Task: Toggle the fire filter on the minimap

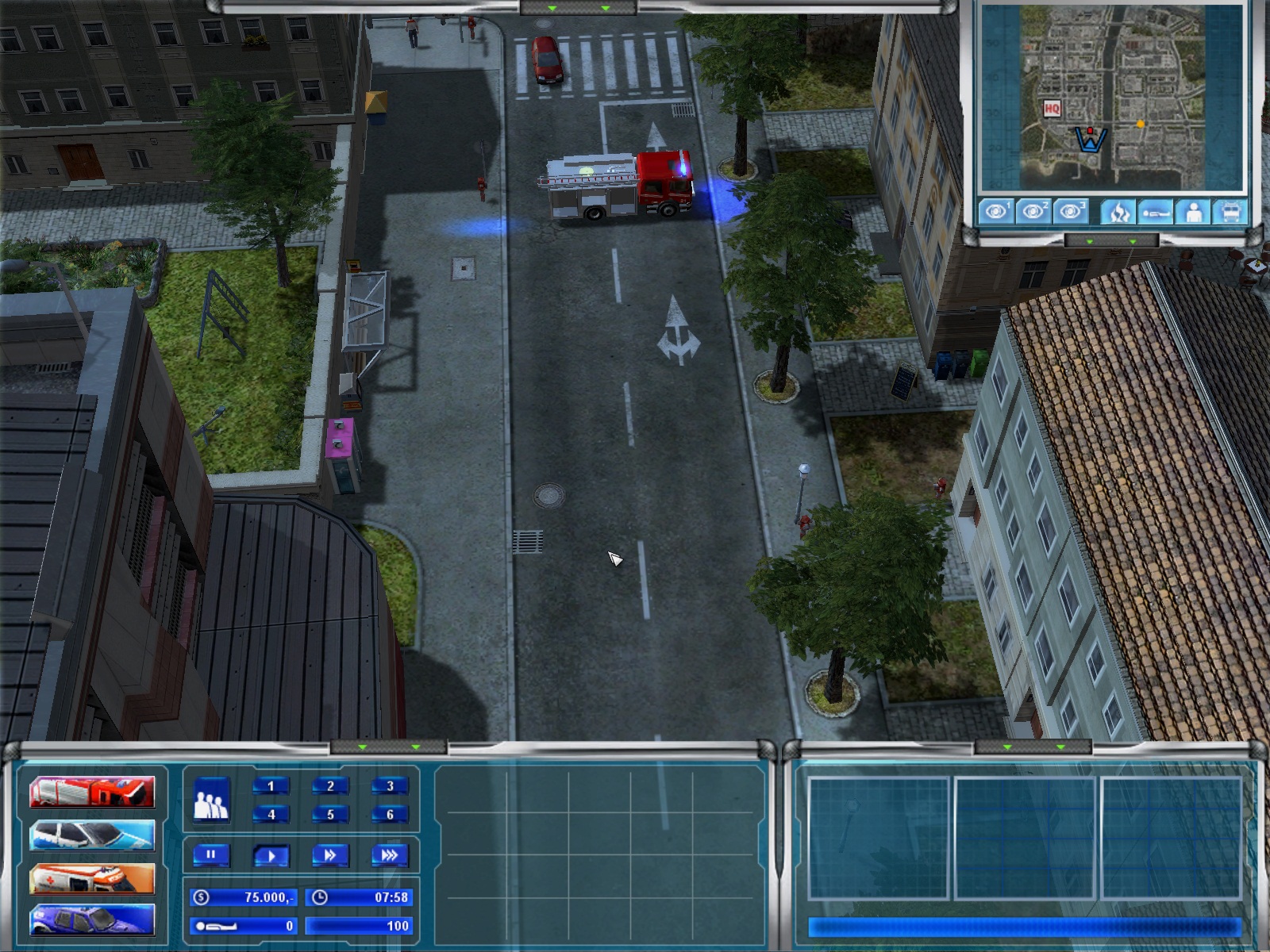Action: point(1118,212)
